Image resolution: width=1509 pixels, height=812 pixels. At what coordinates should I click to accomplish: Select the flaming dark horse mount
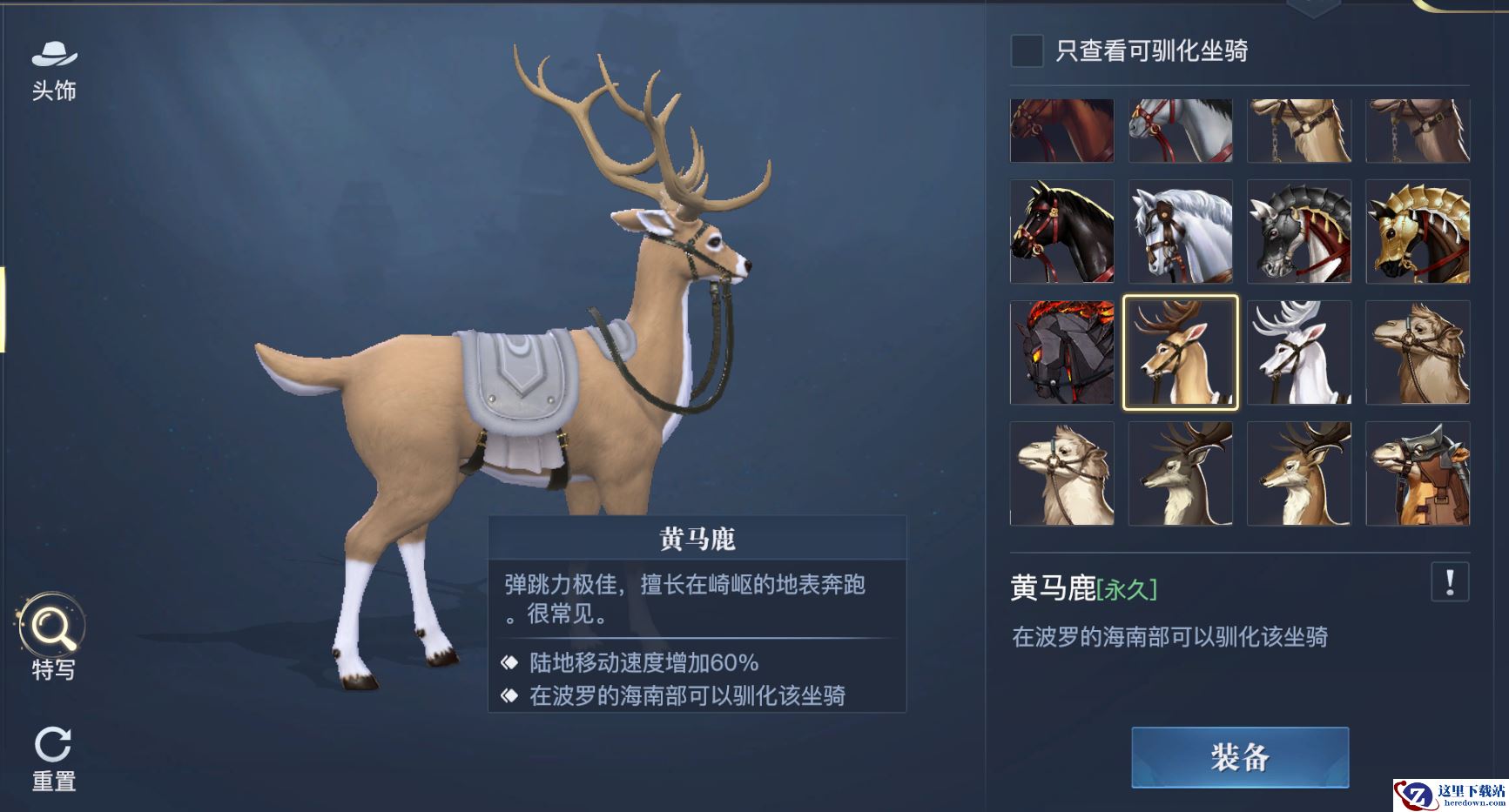click(1061, 352)
